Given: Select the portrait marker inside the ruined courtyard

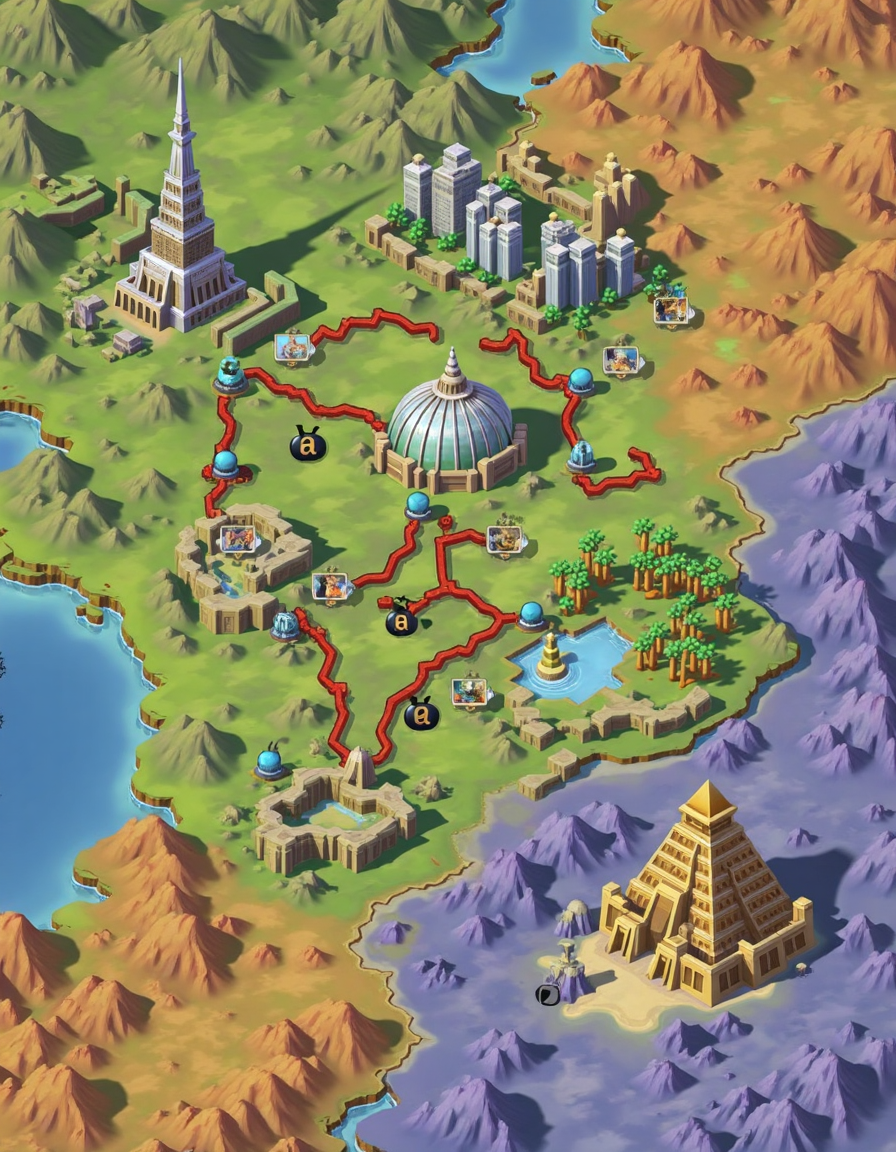Looking at the screenshot, I should tap(238, 540).
